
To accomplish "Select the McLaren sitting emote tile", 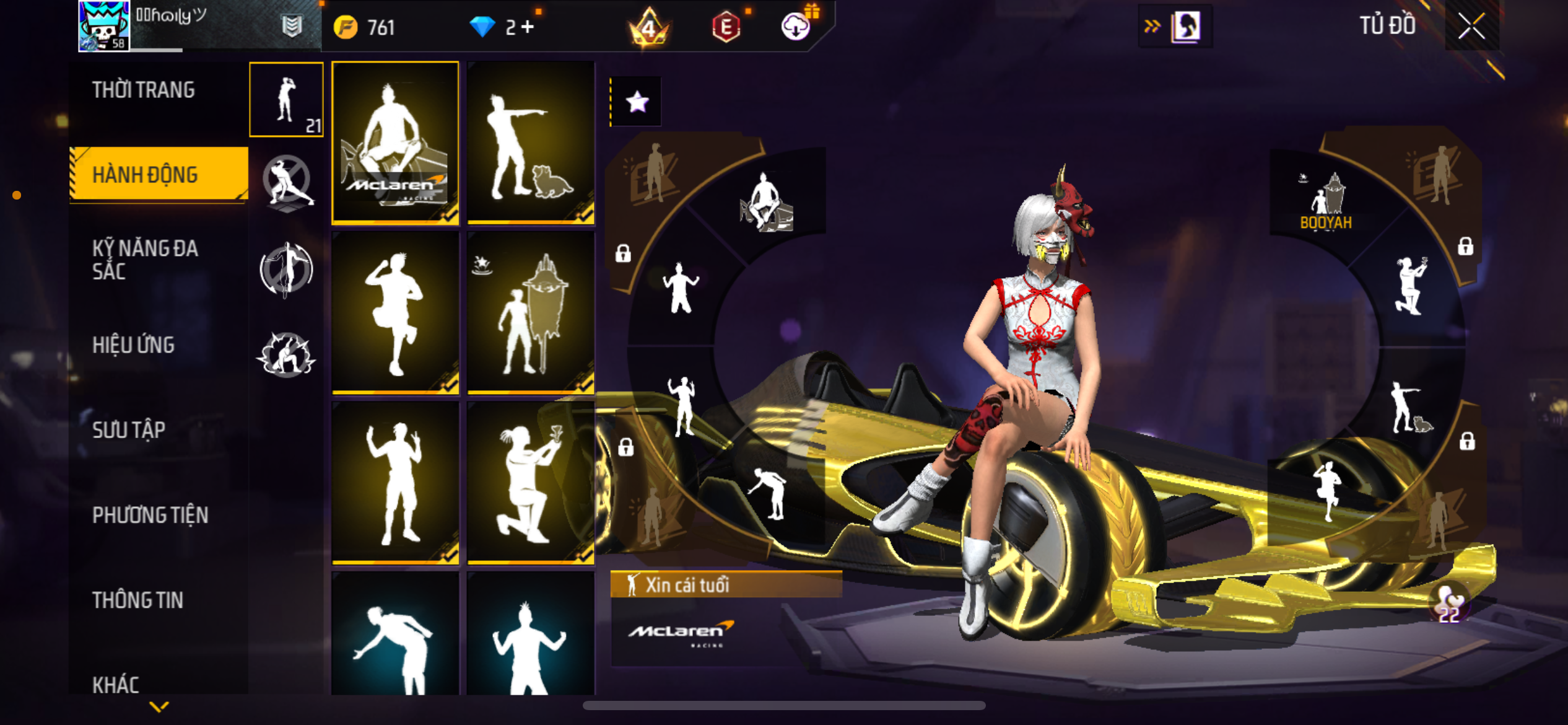I will point(395,143).
